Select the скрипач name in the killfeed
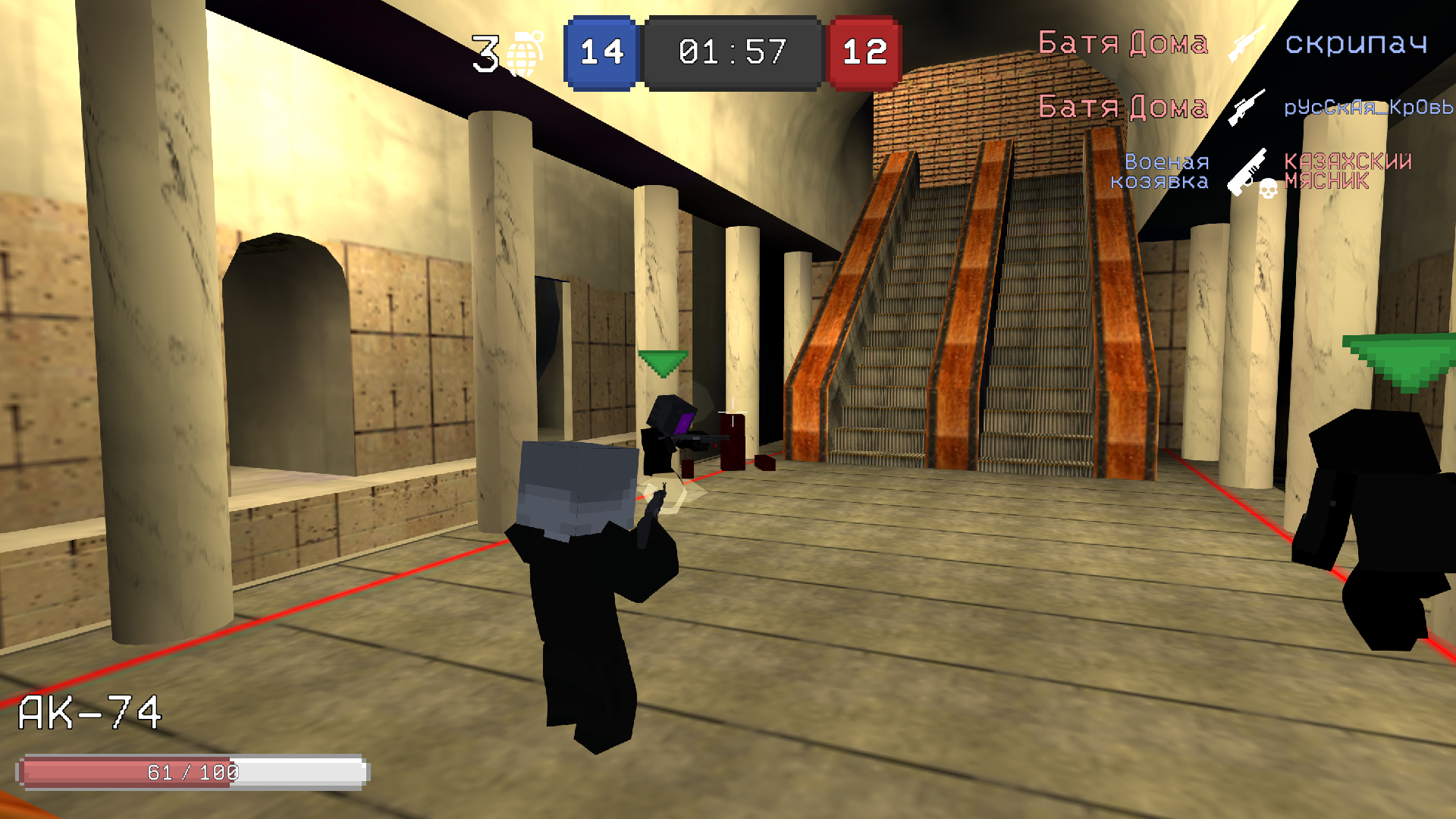 click(1357, 44)
